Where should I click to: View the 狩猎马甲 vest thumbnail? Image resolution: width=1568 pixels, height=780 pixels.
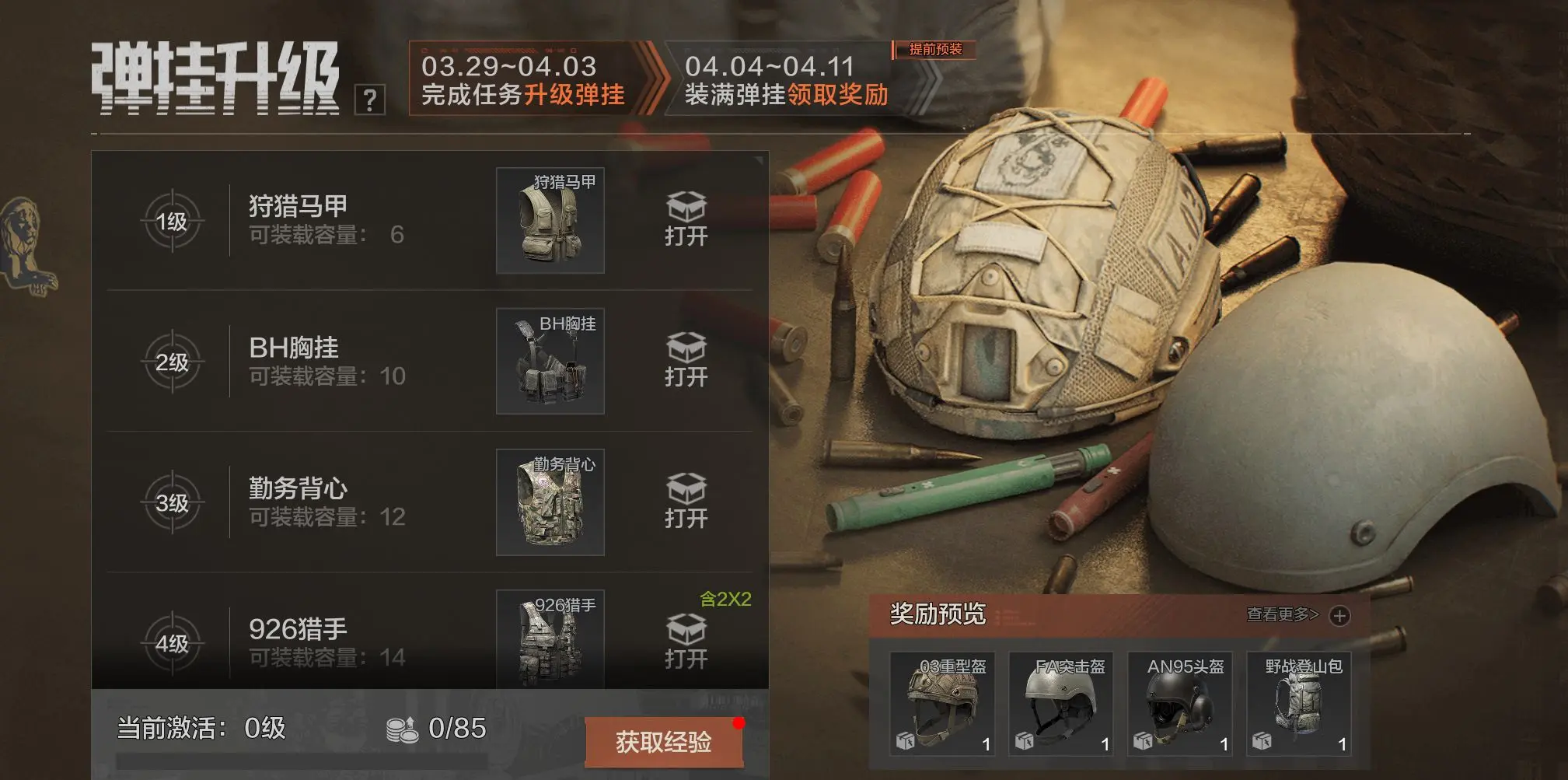coord(550,221)
